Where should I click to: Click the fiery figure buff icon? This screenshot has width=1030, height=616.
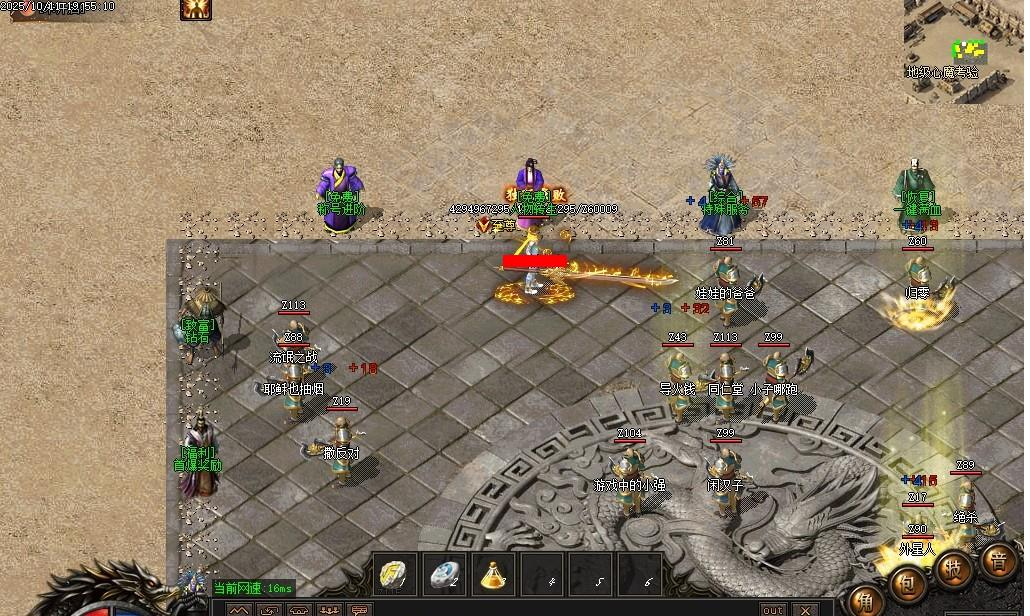point(195,9)
